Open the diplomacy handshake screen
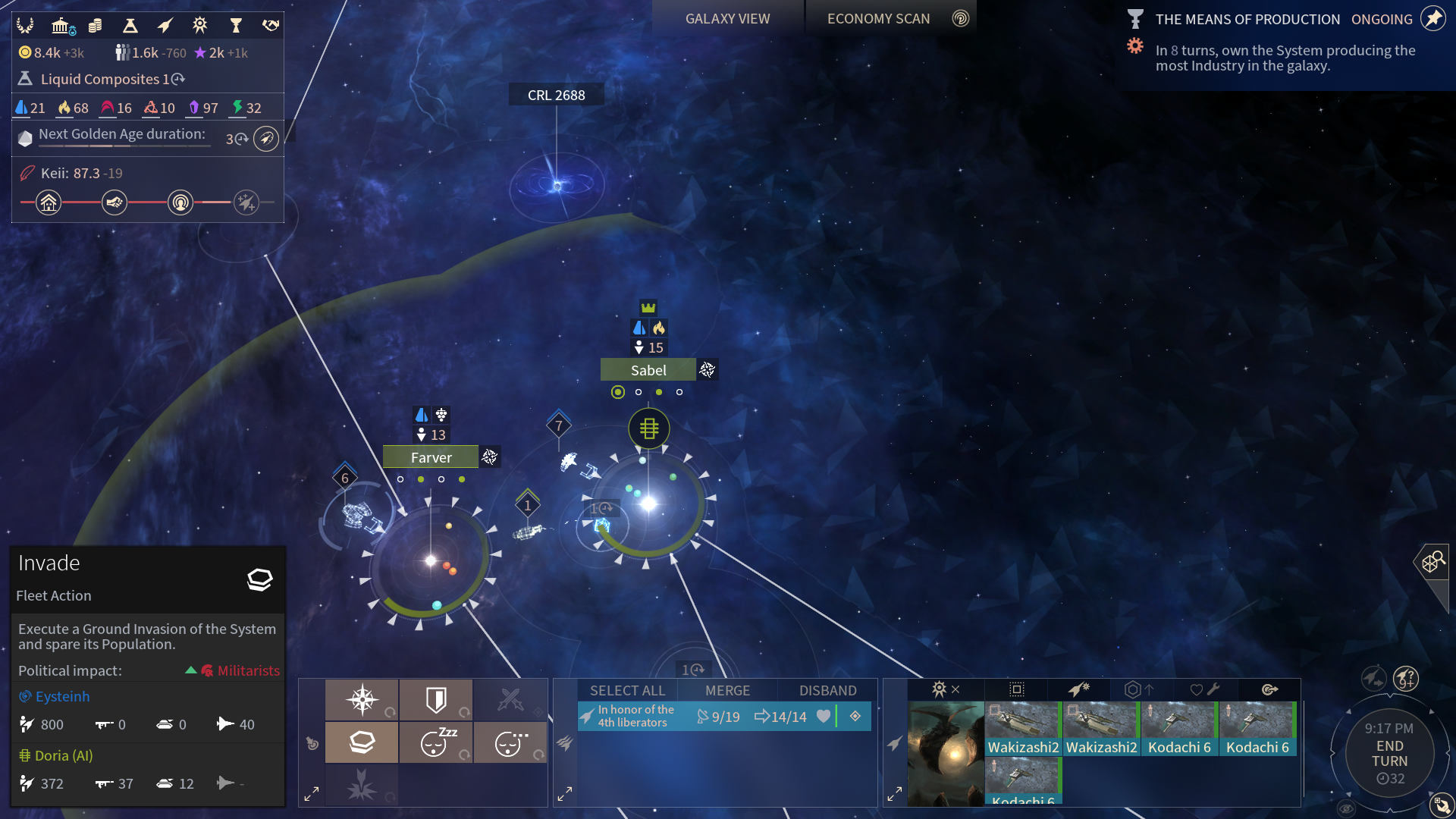Image resolution: width=1456 pixels, height=819 pixels. pyautogui.click(x=270, y=27)
